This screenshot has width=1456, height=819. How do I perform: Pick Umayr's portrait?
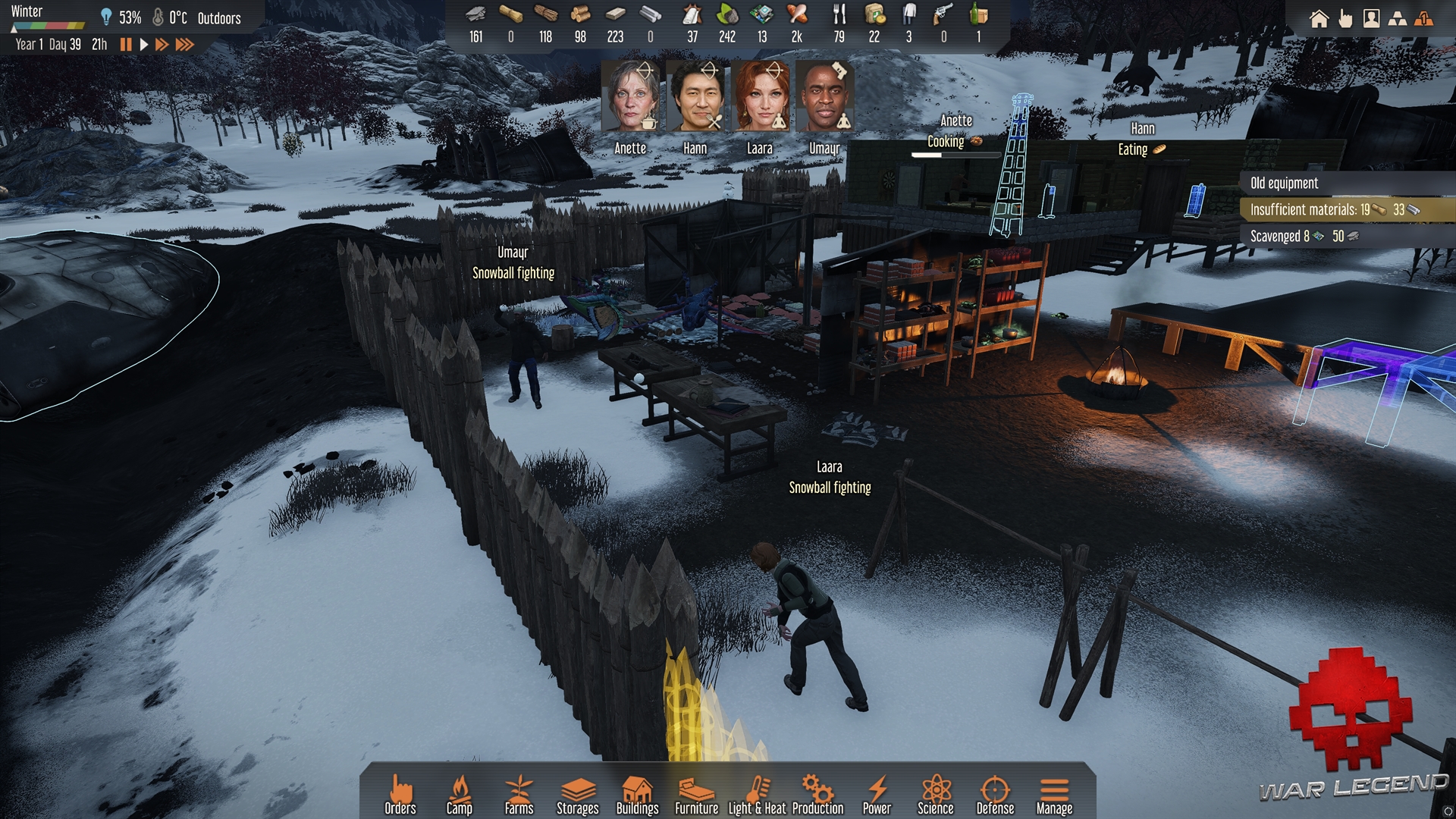(x=824, y=98)
